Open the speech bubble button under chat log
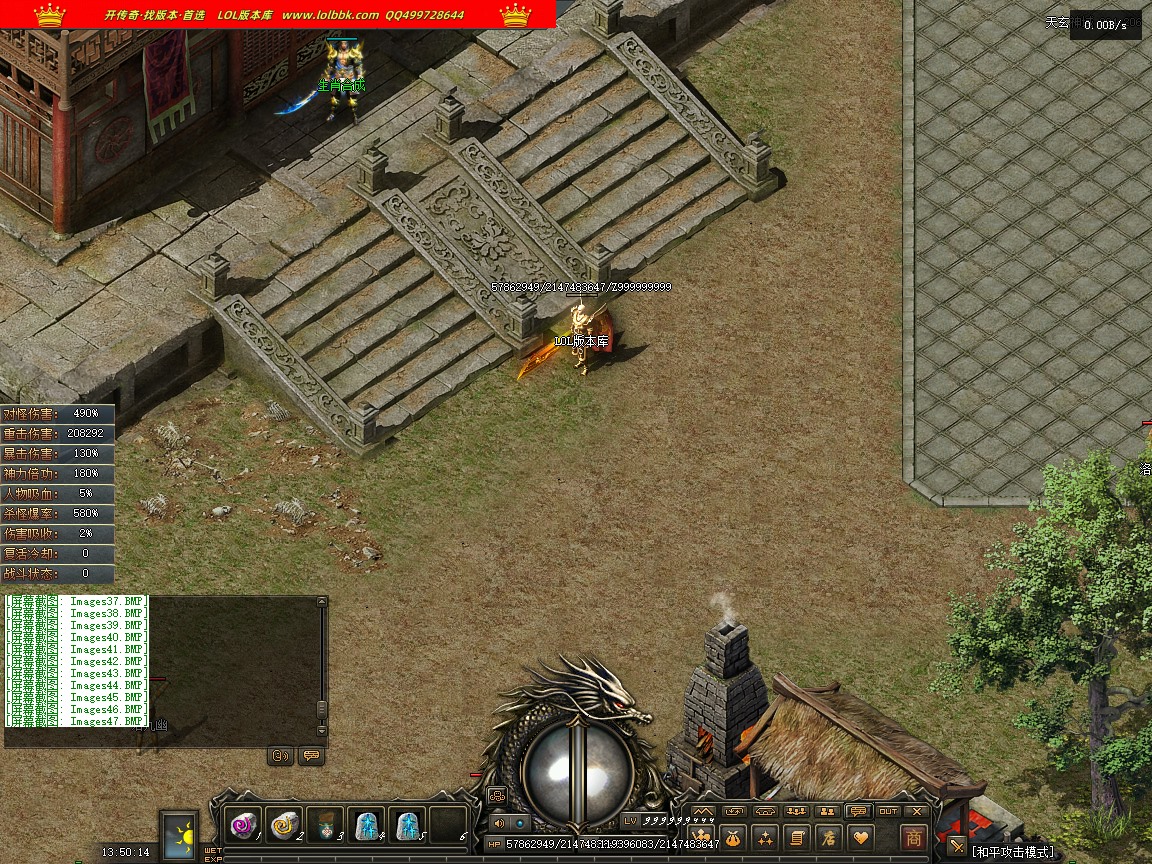The height and width of the screenshot is (864, 1152). (311, 756)
